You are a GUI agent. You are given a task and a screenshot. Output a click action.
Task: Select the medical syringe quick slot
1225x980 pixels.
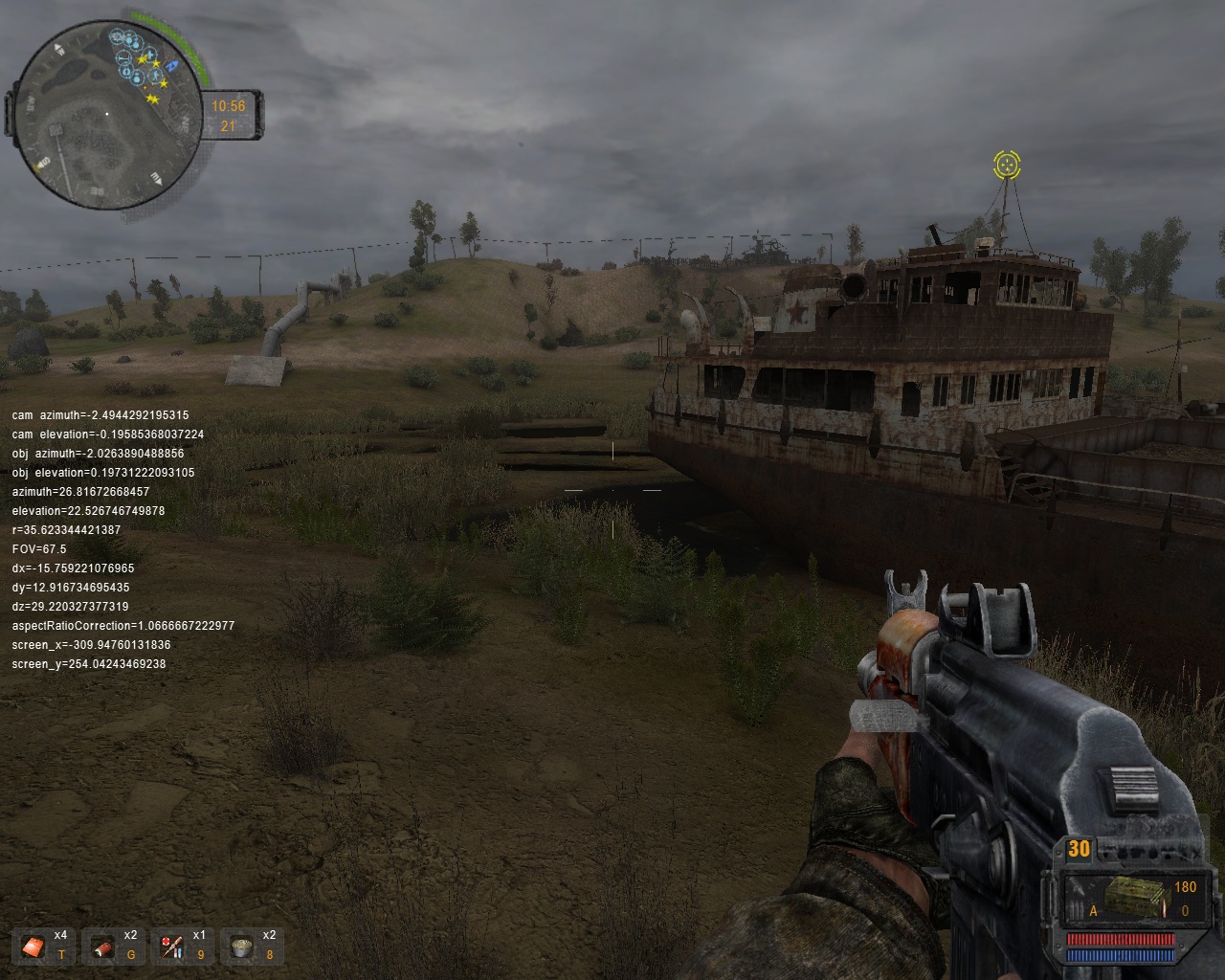(172, 947)
